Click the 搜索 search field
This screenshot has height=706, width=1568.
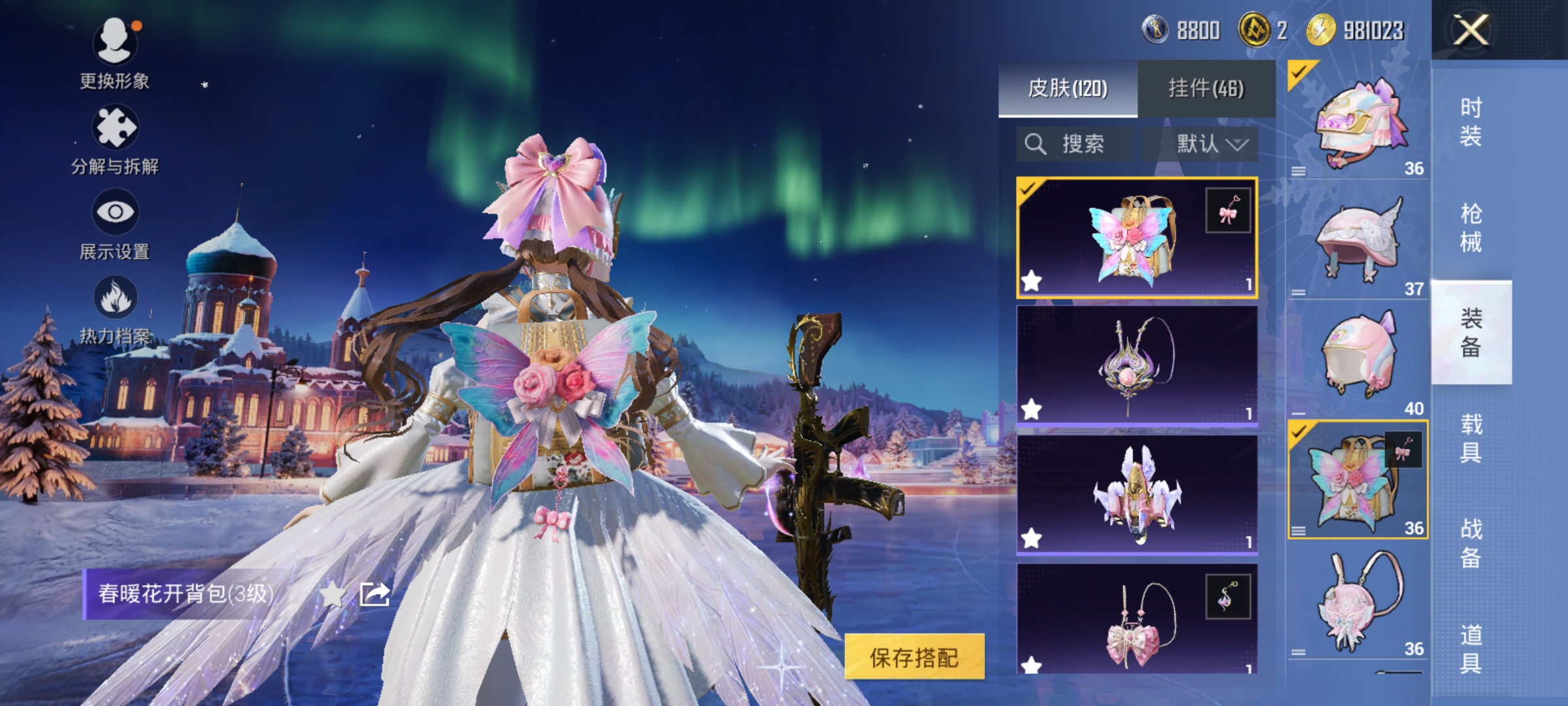coord(1075,144)
